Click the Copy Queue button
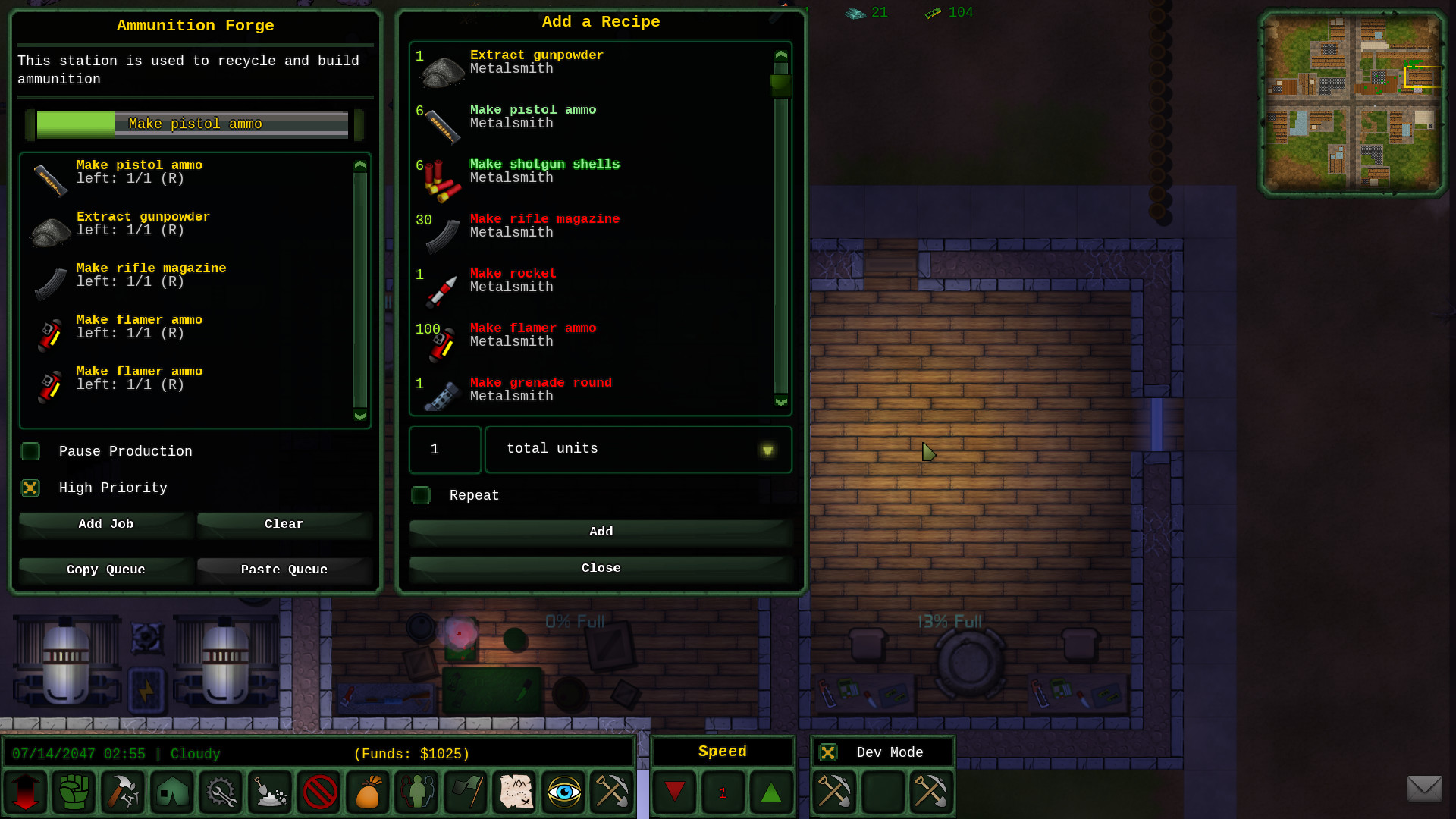The width and height of the screenshot is (1456, 819). 105,570
